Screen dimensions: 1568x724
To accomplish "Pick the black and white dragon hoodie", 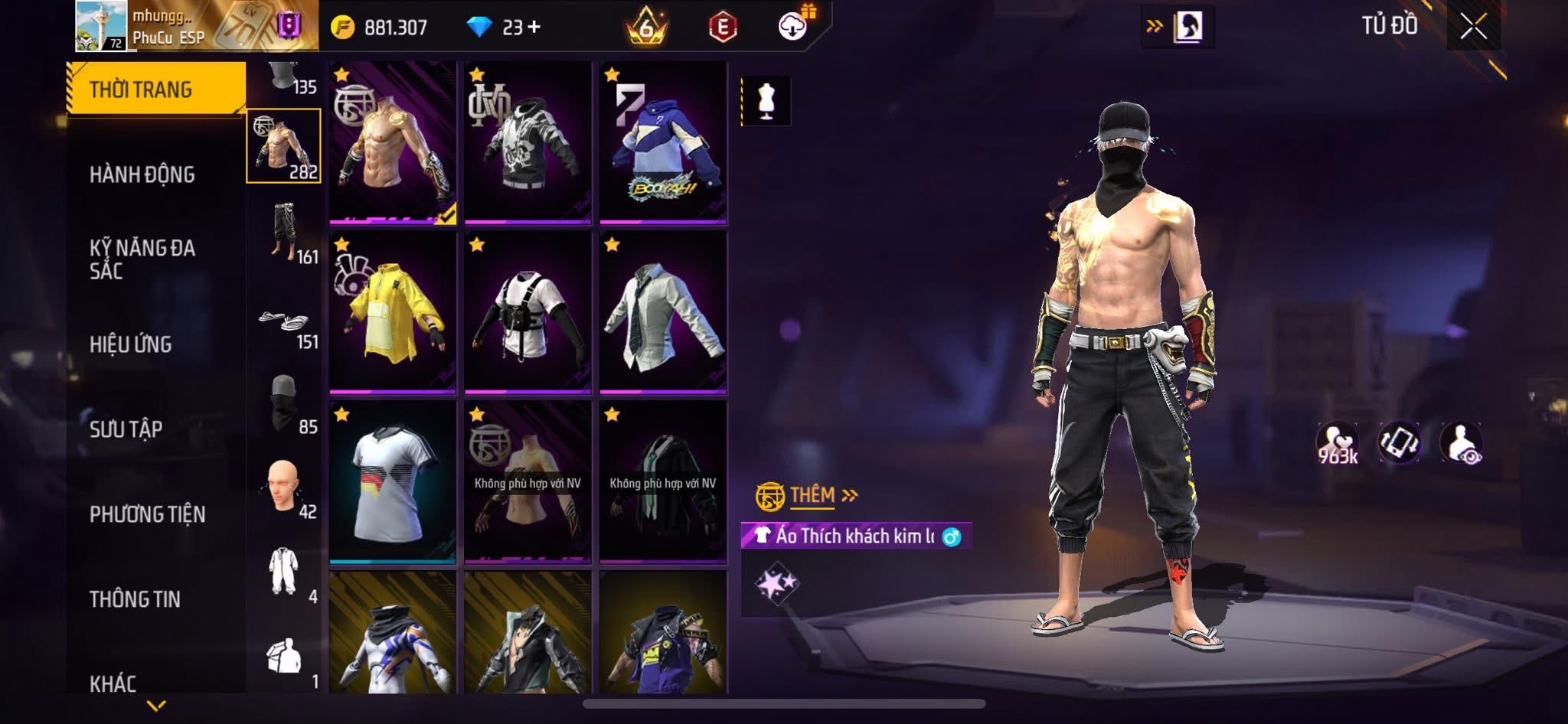I will 528,143.
